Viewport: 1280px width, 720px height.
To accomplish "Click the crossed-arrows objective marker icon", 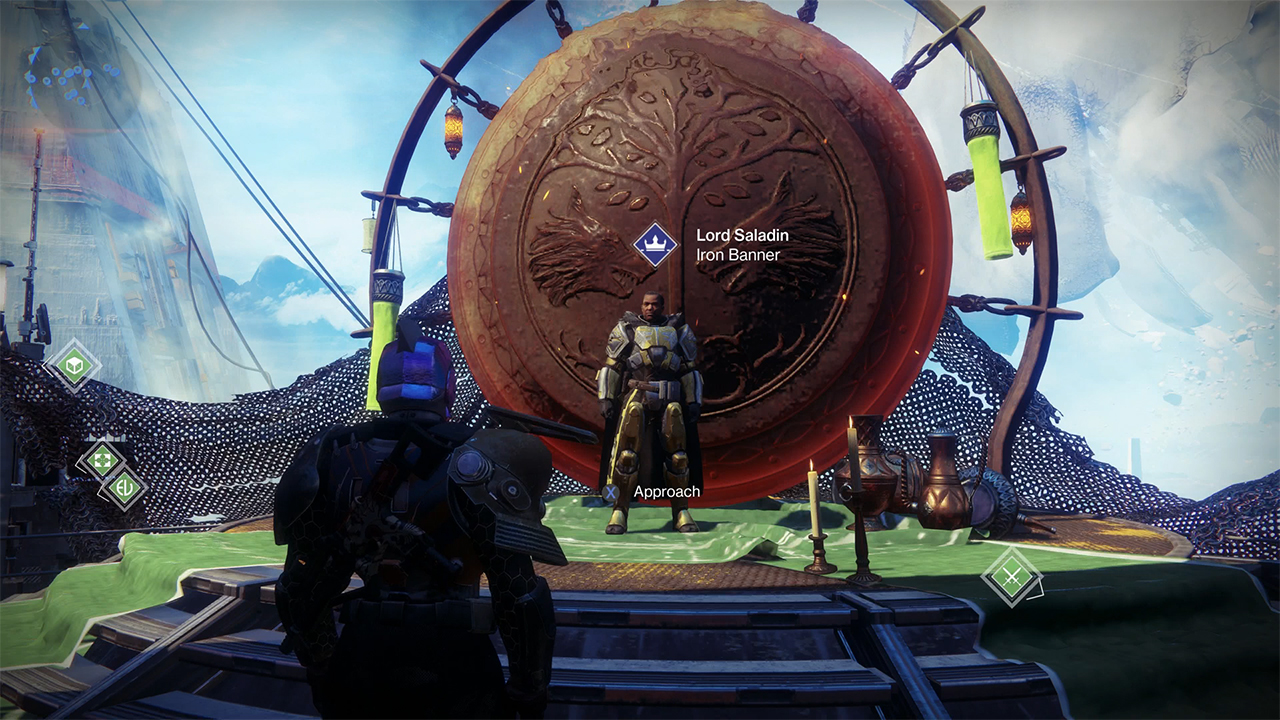I will coord(102,459).
